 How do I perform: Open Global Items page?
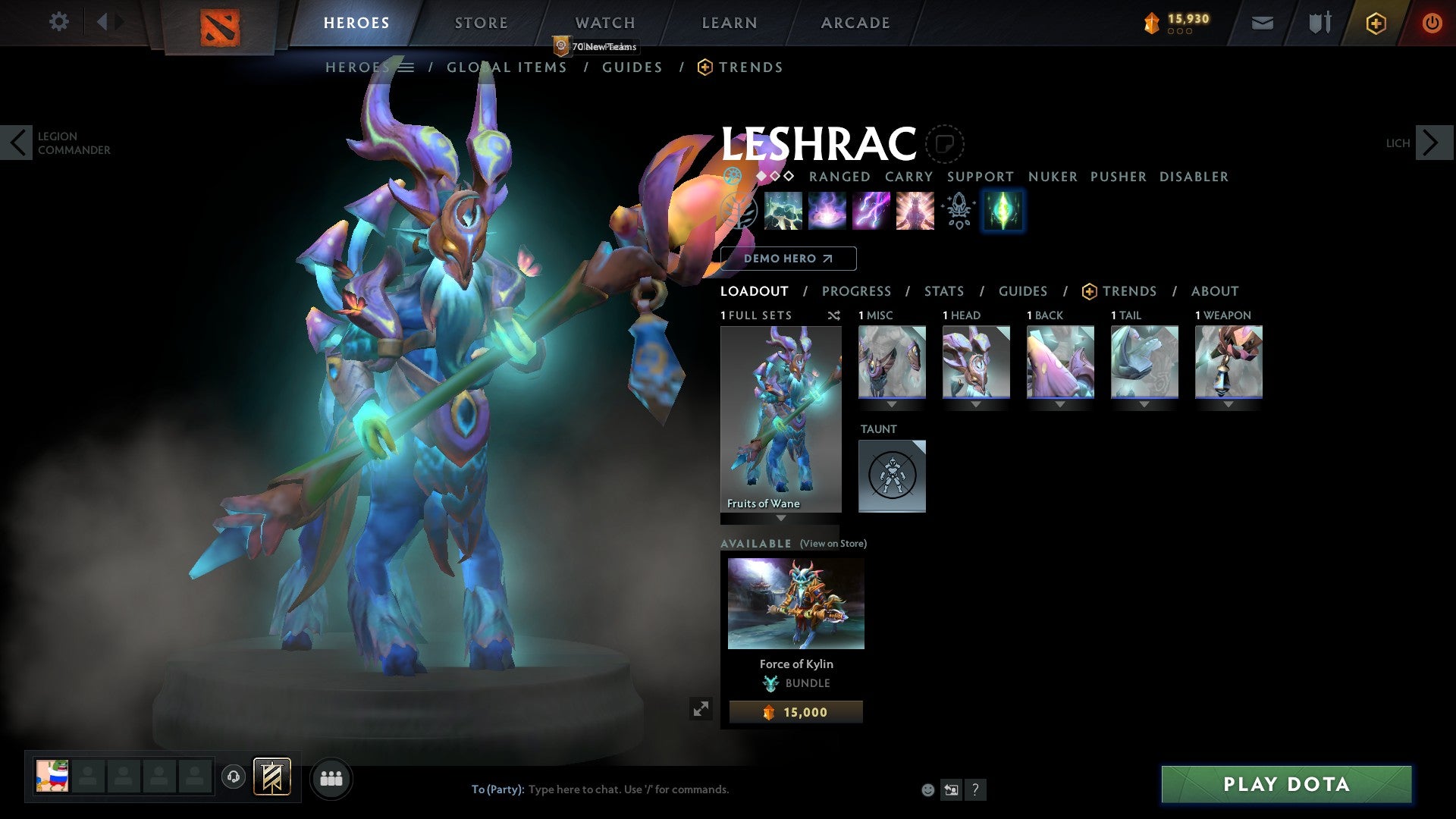pos(507,67)
